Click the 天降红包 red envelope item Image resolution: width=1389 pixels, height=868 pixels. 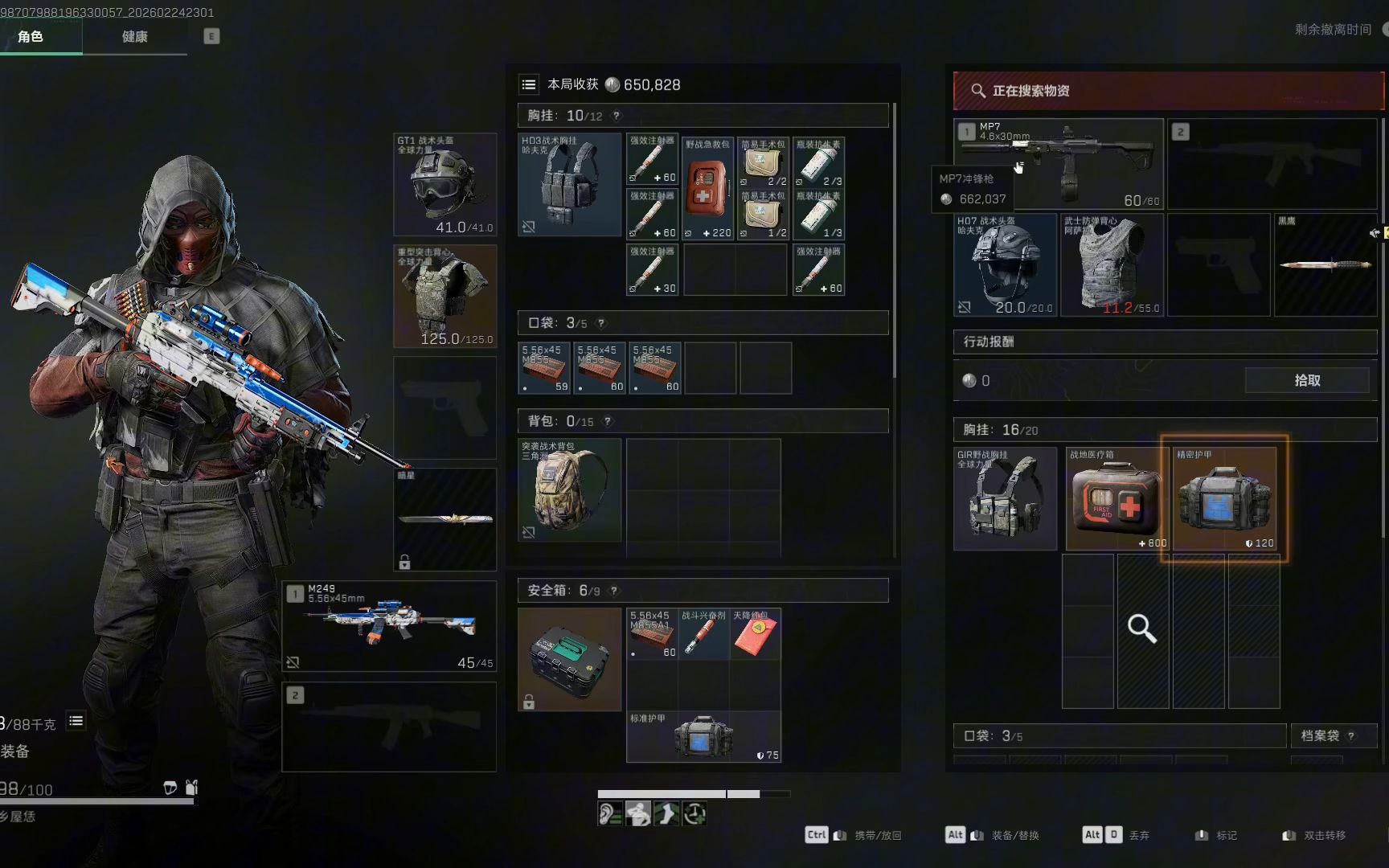(x=755, y=634)
